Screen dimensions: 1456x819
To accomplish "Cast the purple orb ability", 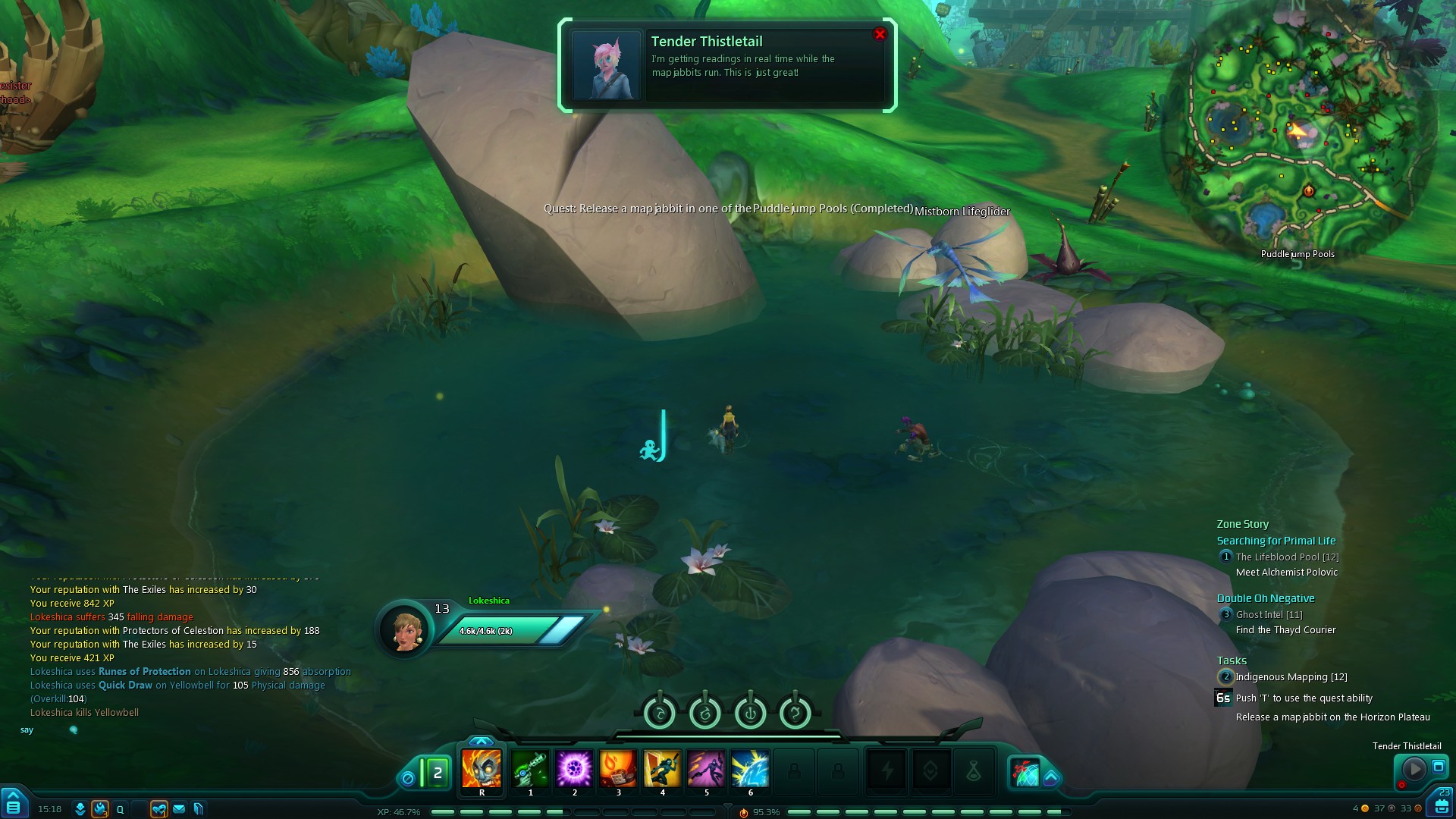I will [x=574, y=769].
